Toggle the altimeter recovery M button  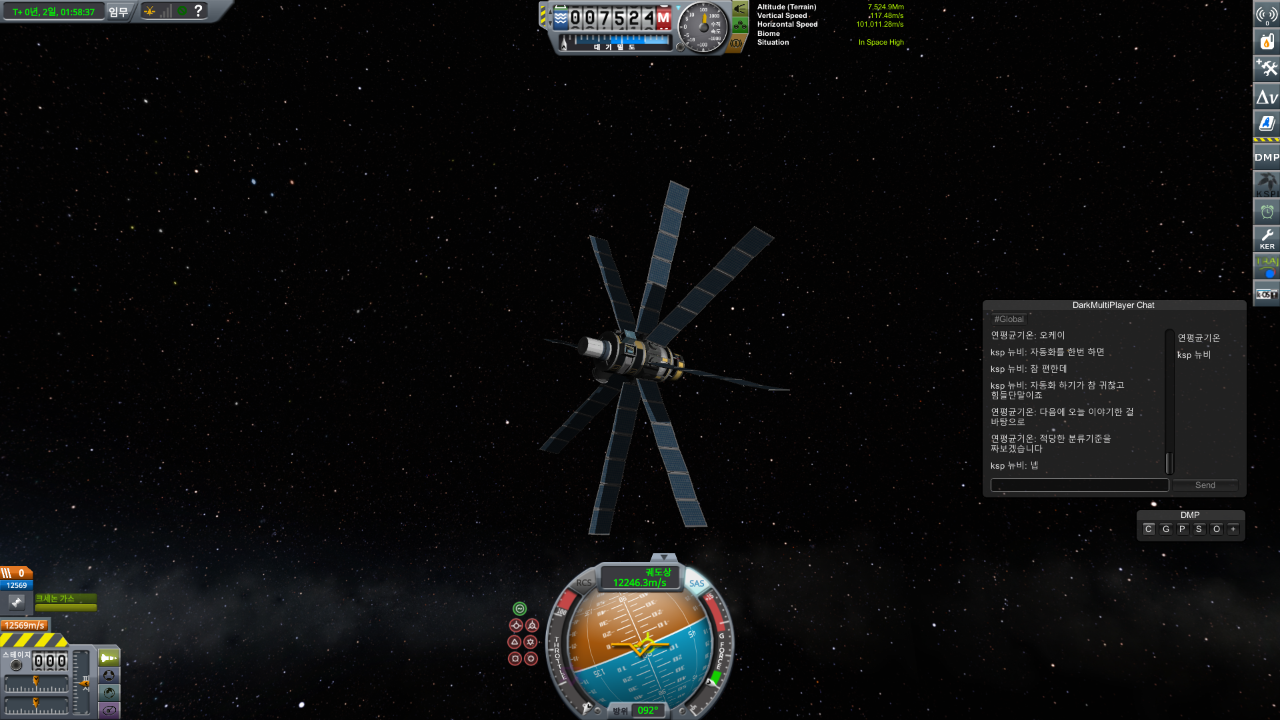pyautogui.click(x=663, y=18)
